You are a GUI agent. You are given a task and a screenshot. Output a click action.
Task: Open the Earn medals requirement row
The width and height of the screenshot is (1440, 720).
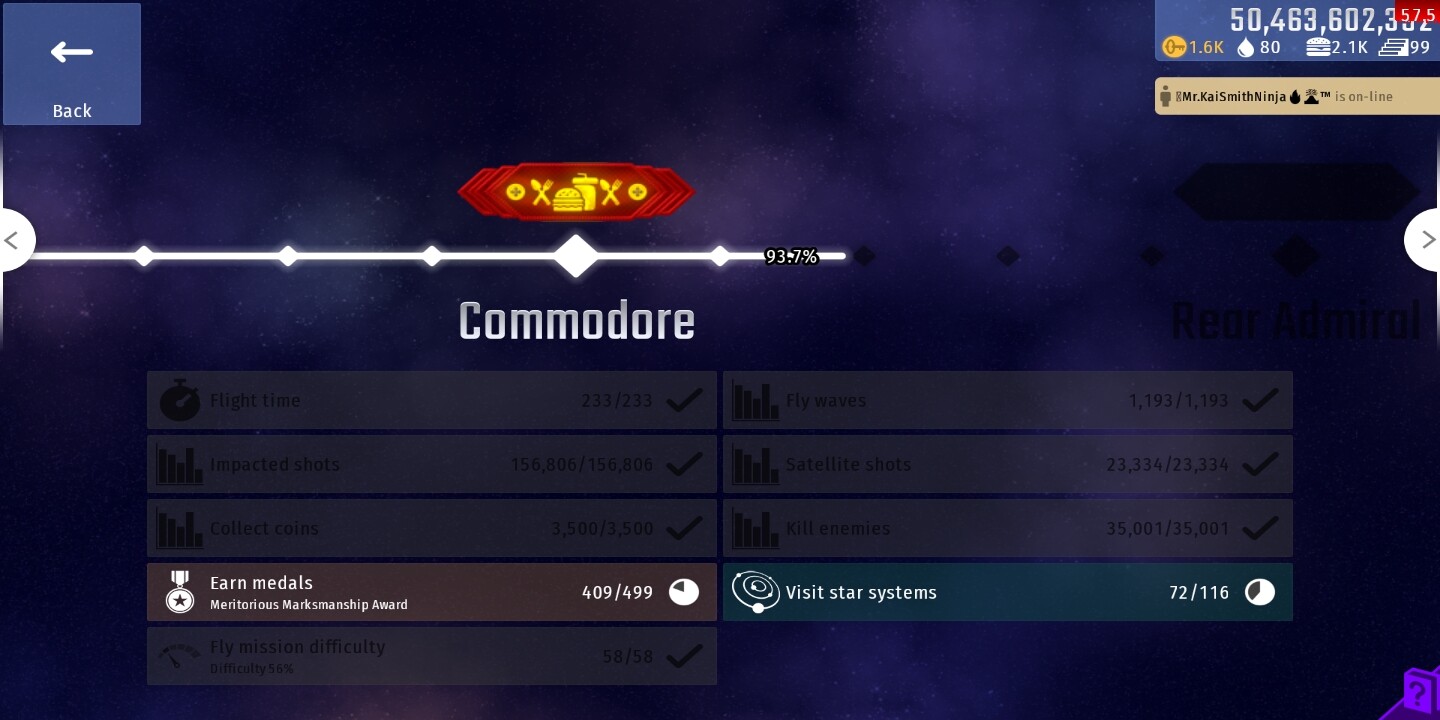(x=432, y=592)
